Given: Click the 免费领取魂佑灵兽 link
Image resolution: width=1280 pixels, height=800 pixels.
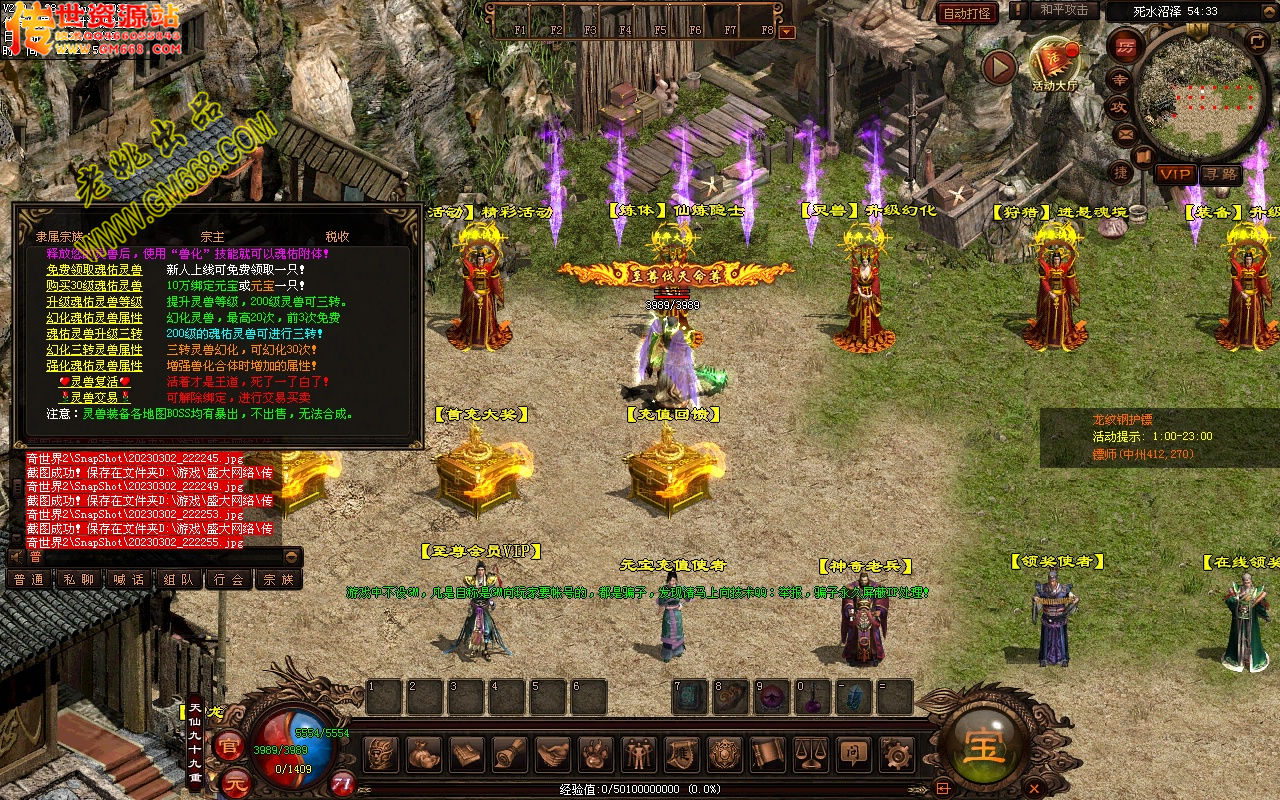Looking at the screenshot, I should pos(94,270).
